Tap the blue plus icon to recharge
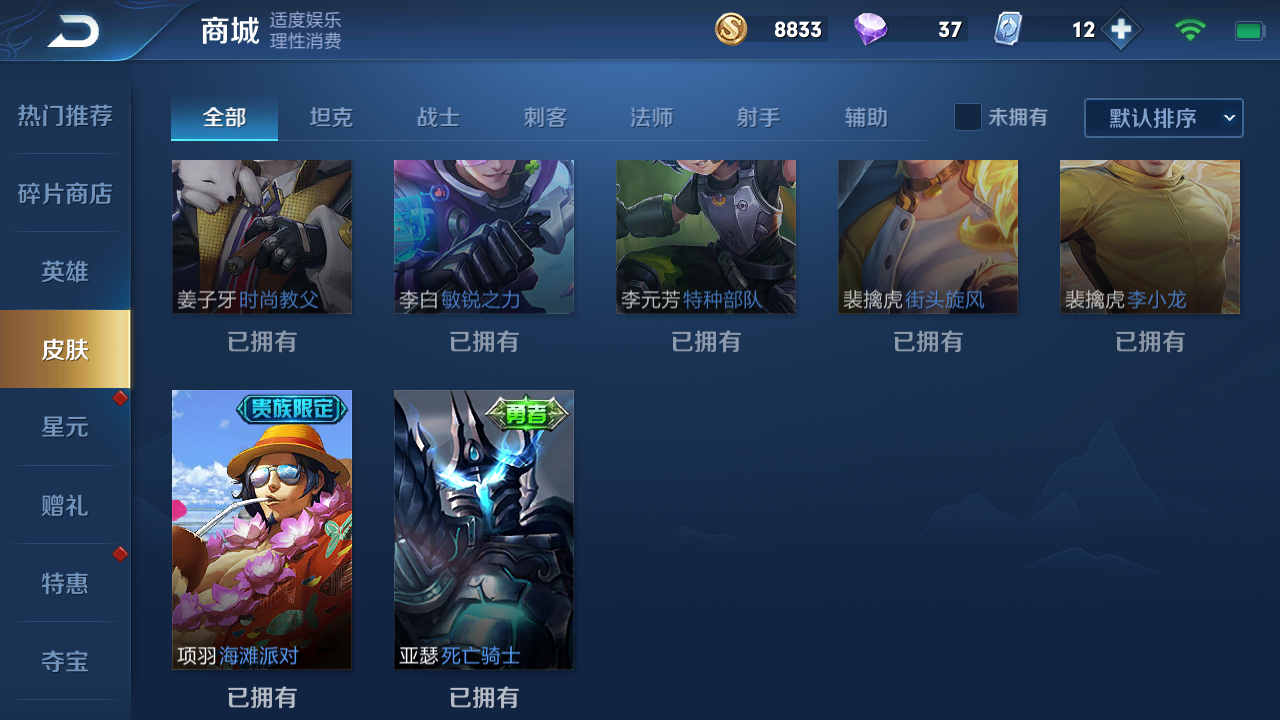 1123,29
